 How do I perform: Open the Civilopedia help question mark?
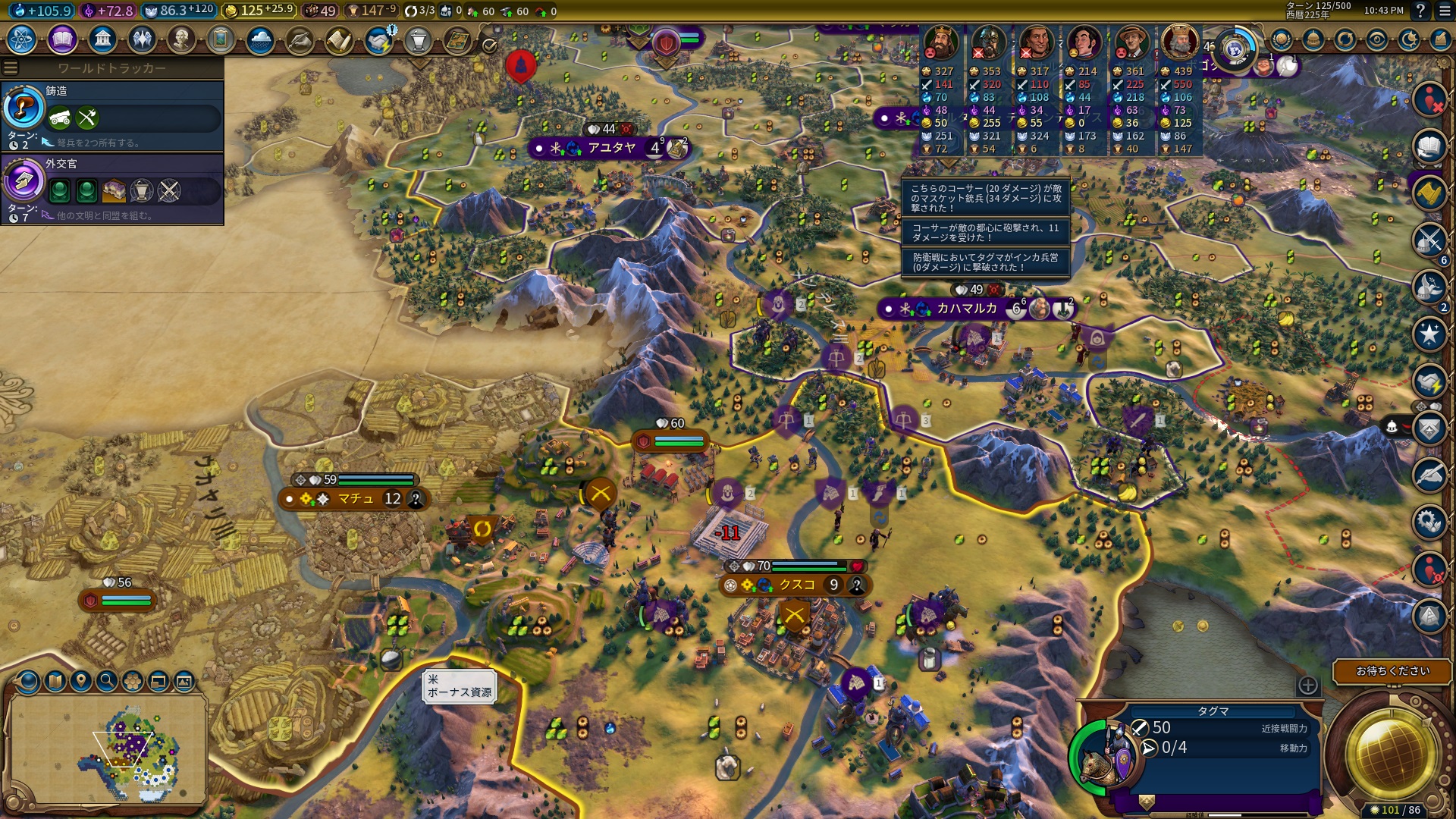1420,11
